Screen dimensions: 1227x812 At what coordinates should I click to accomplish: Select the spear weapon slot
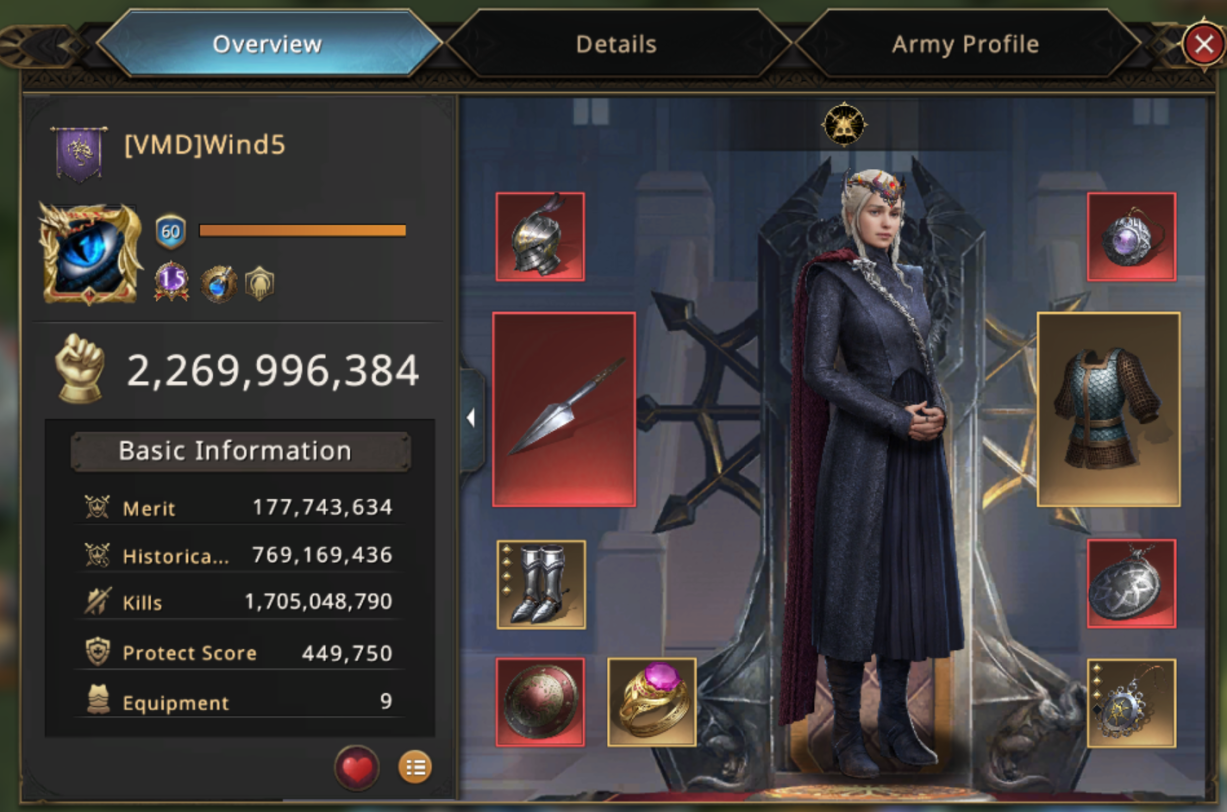tap(564, 409)
